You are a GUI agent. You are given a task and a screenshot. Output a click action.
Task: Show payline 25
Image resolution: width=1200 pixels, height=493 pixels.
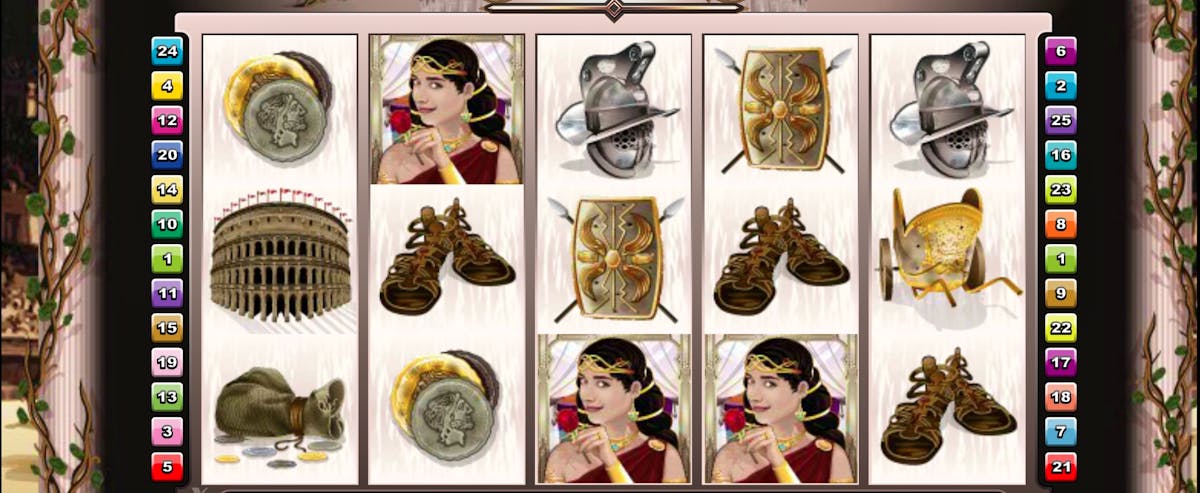(1060, 120)
